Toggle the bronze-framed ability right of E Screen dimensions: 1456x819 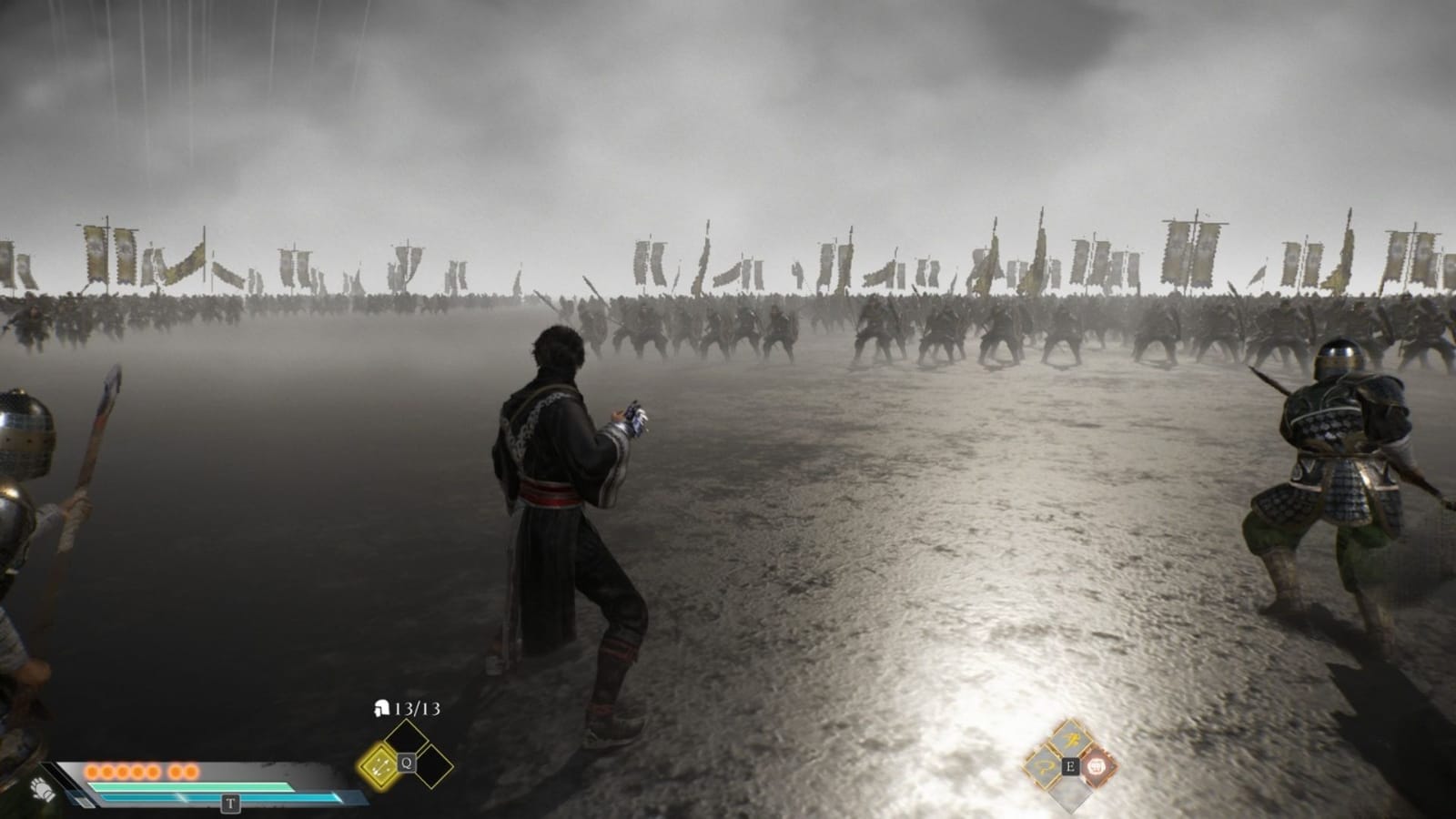pos(1097,767)
